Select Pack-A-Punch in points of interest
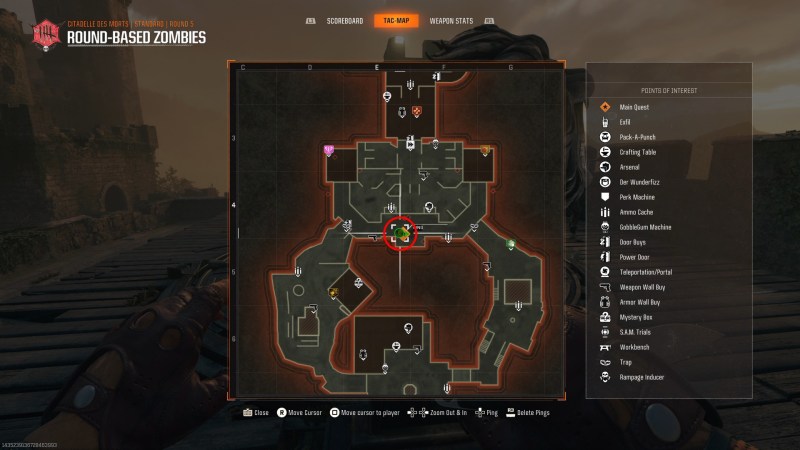Viewport: 800px width, 450px height. pos(637,137)
